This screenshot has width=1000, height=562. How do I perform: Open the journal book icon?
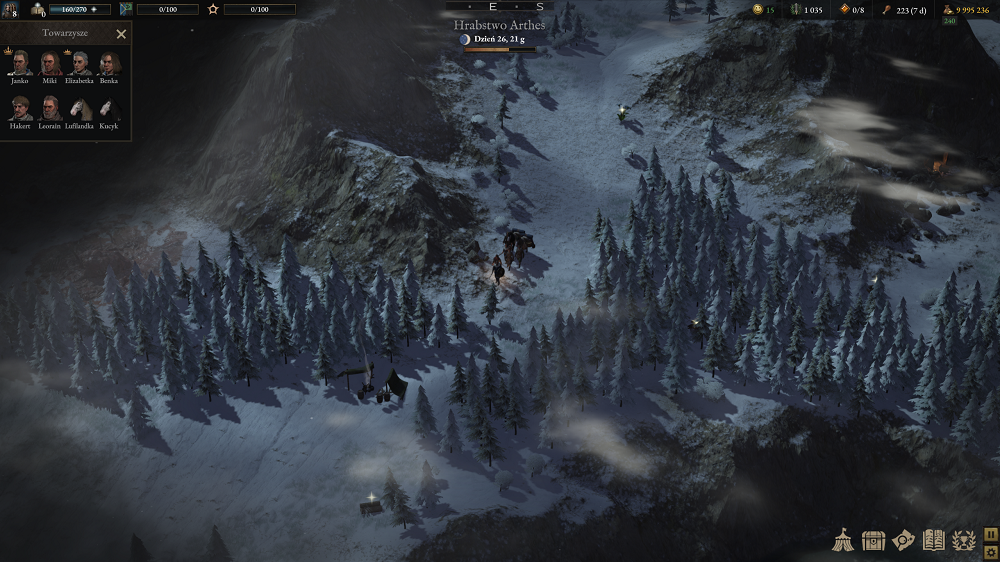(933, 540)
